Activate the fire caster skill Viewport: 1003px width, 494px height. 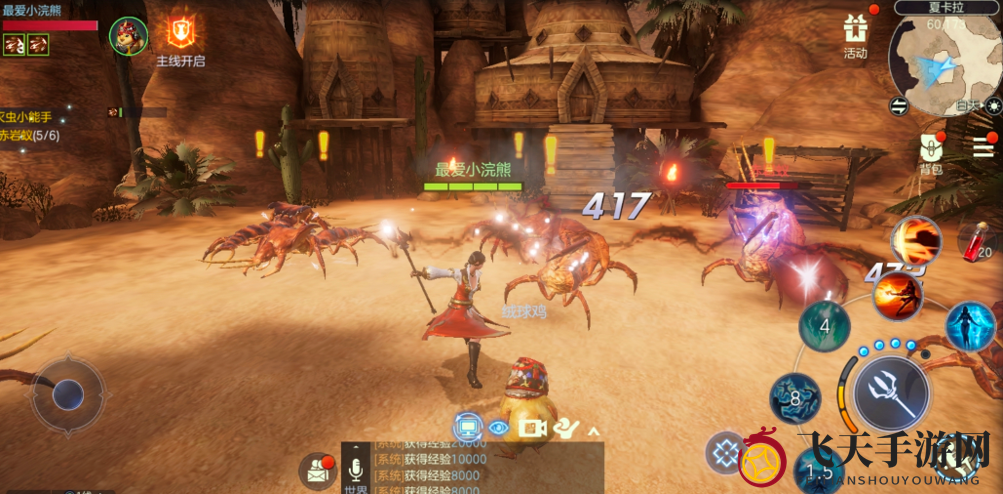897,294
